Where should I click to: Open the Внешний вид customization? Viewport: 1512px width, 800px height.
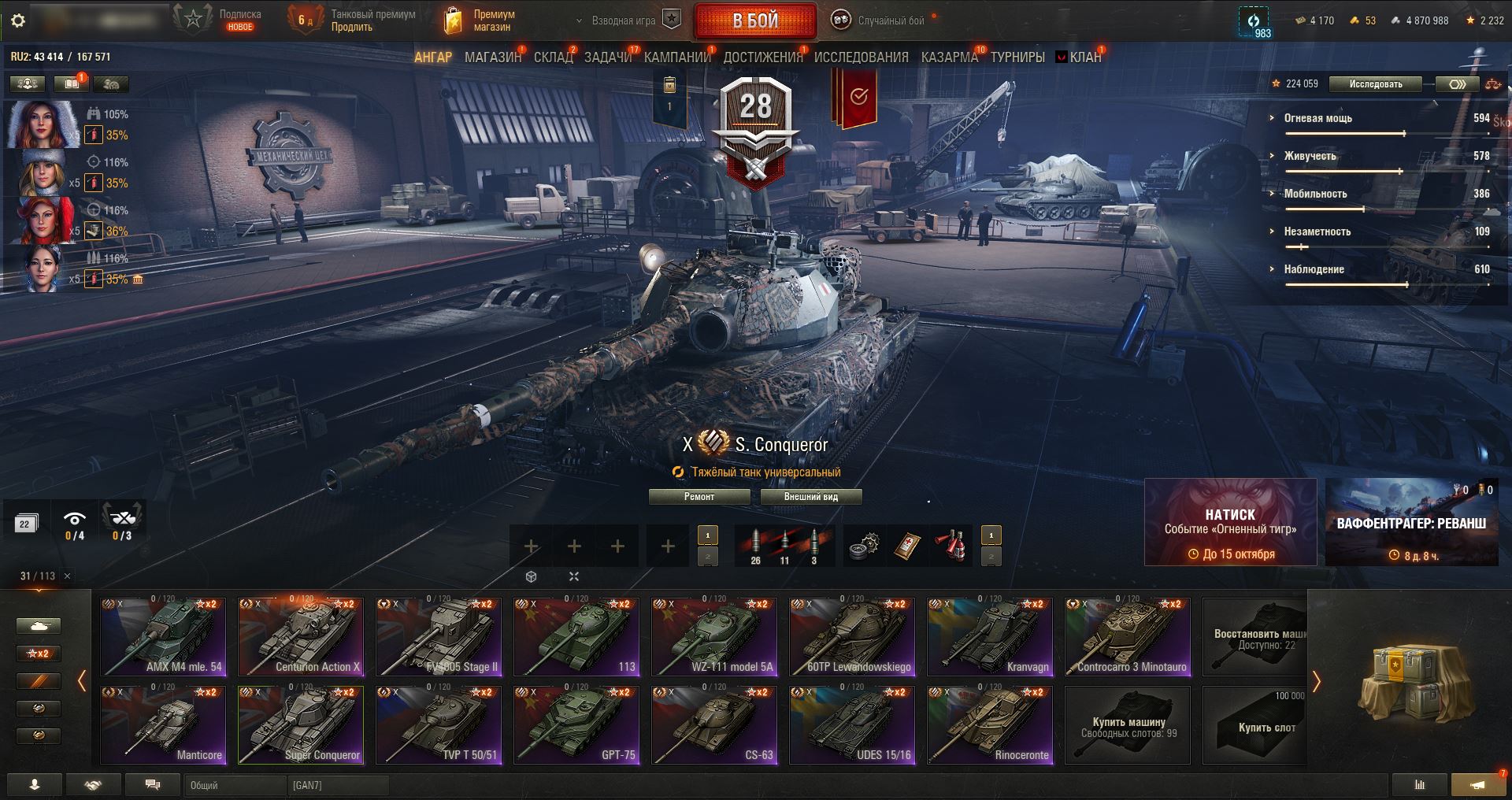tap(810, 497)
